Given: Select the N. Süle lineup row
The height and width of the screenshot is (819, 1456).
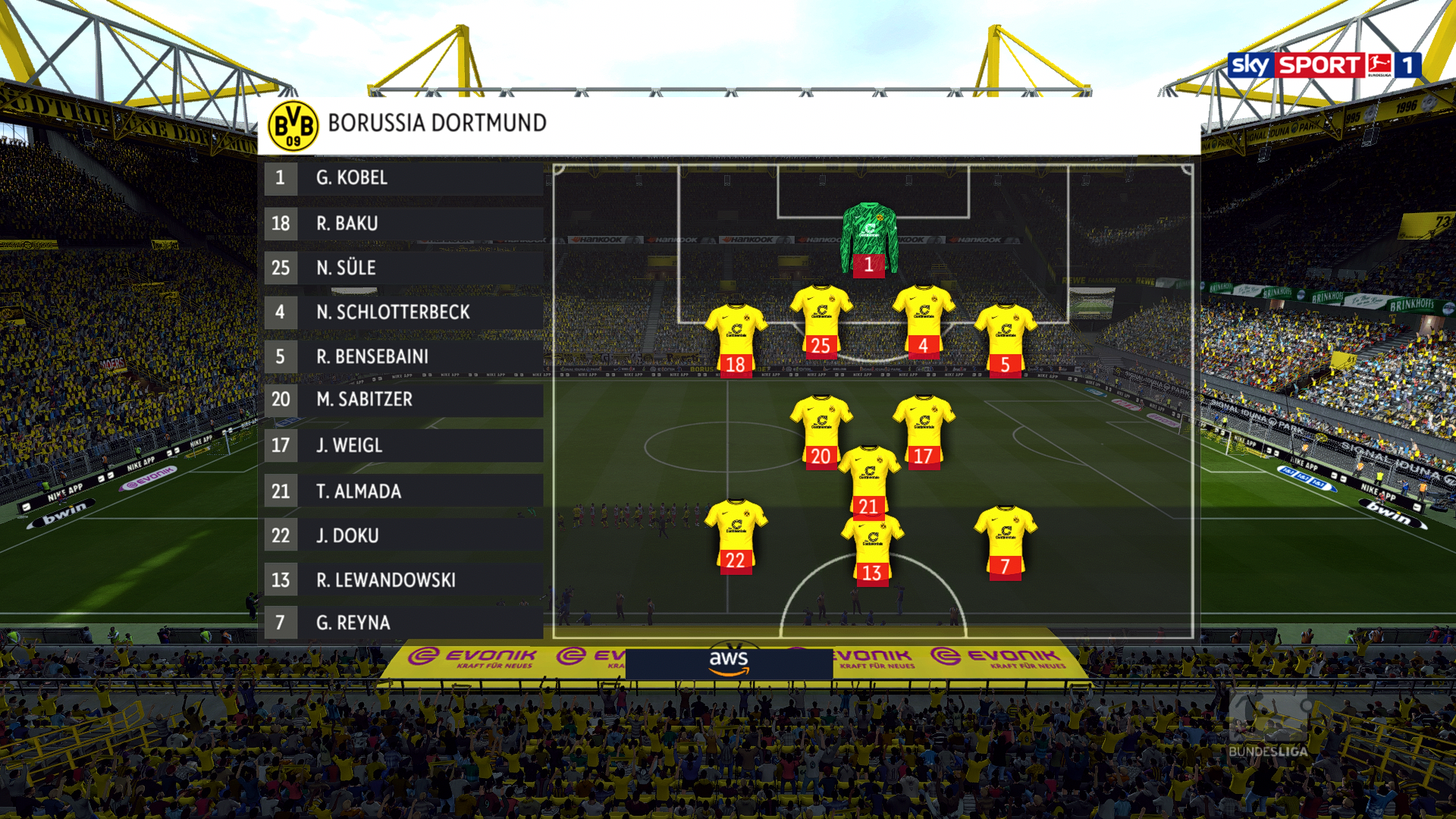Looking at the screenshot, I should pyautogui.click(x=403, y=268).
